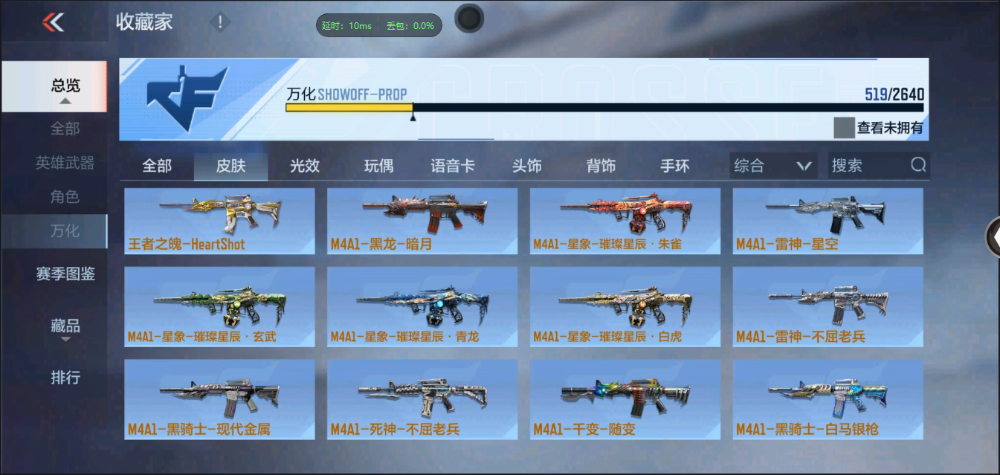Show the 语音卡 tab
This screenshot has height=475, width=1000.
pos(452,166)
